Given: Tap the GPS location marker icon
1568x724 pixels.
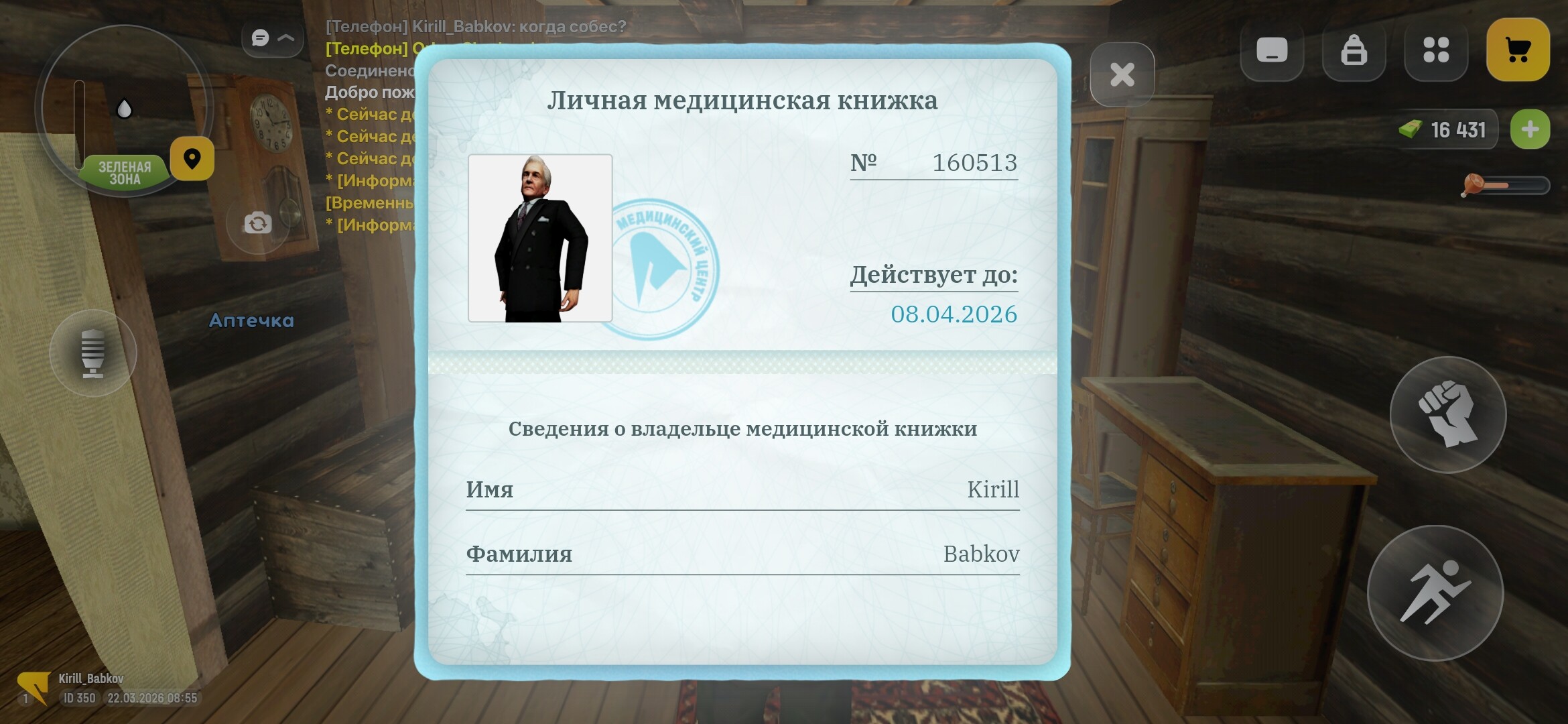Looking at the screenshot, I should 193,158.
